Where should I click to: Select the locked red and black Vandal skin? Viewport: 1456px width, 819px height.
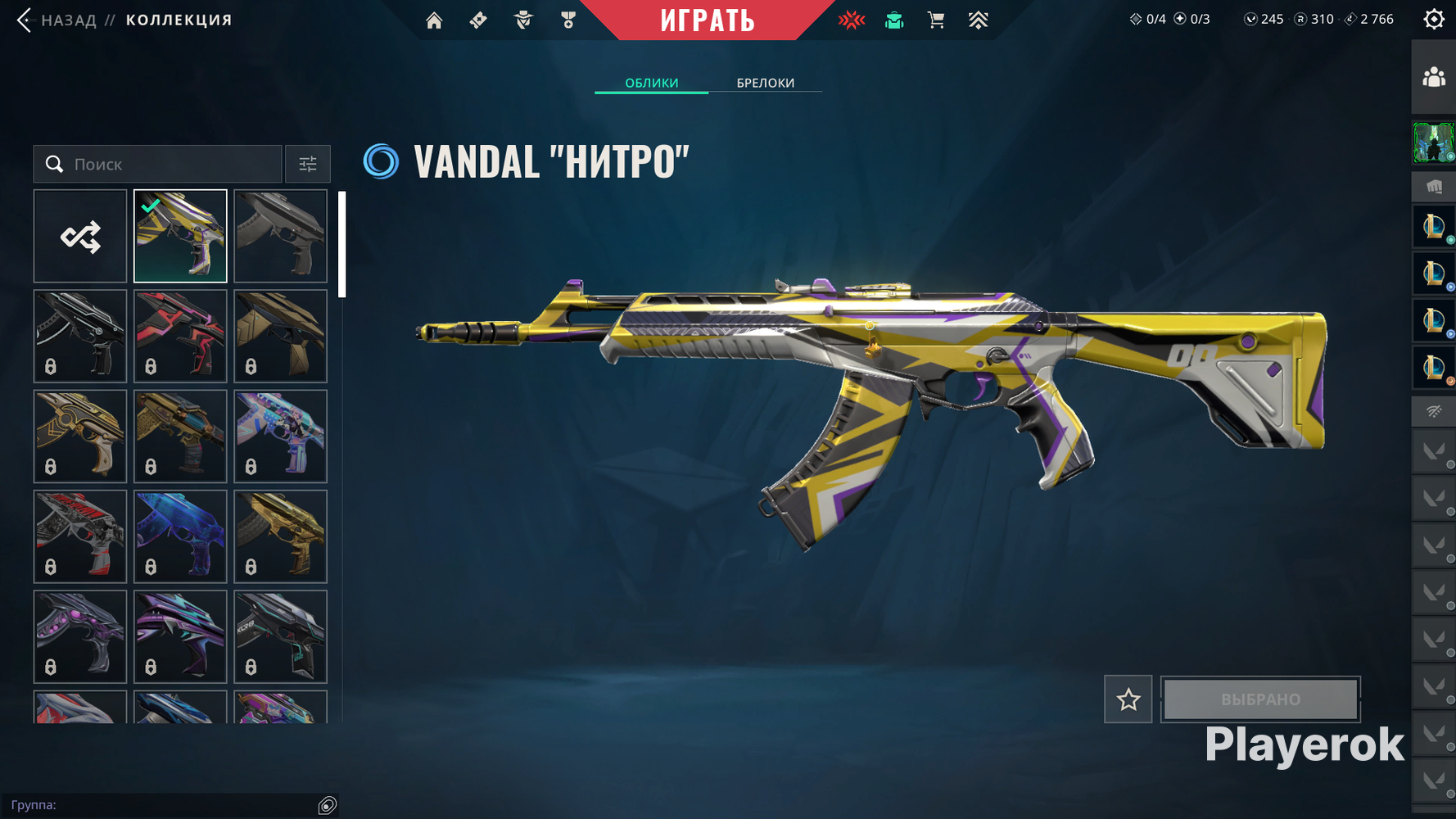click(x=180, y=337)
